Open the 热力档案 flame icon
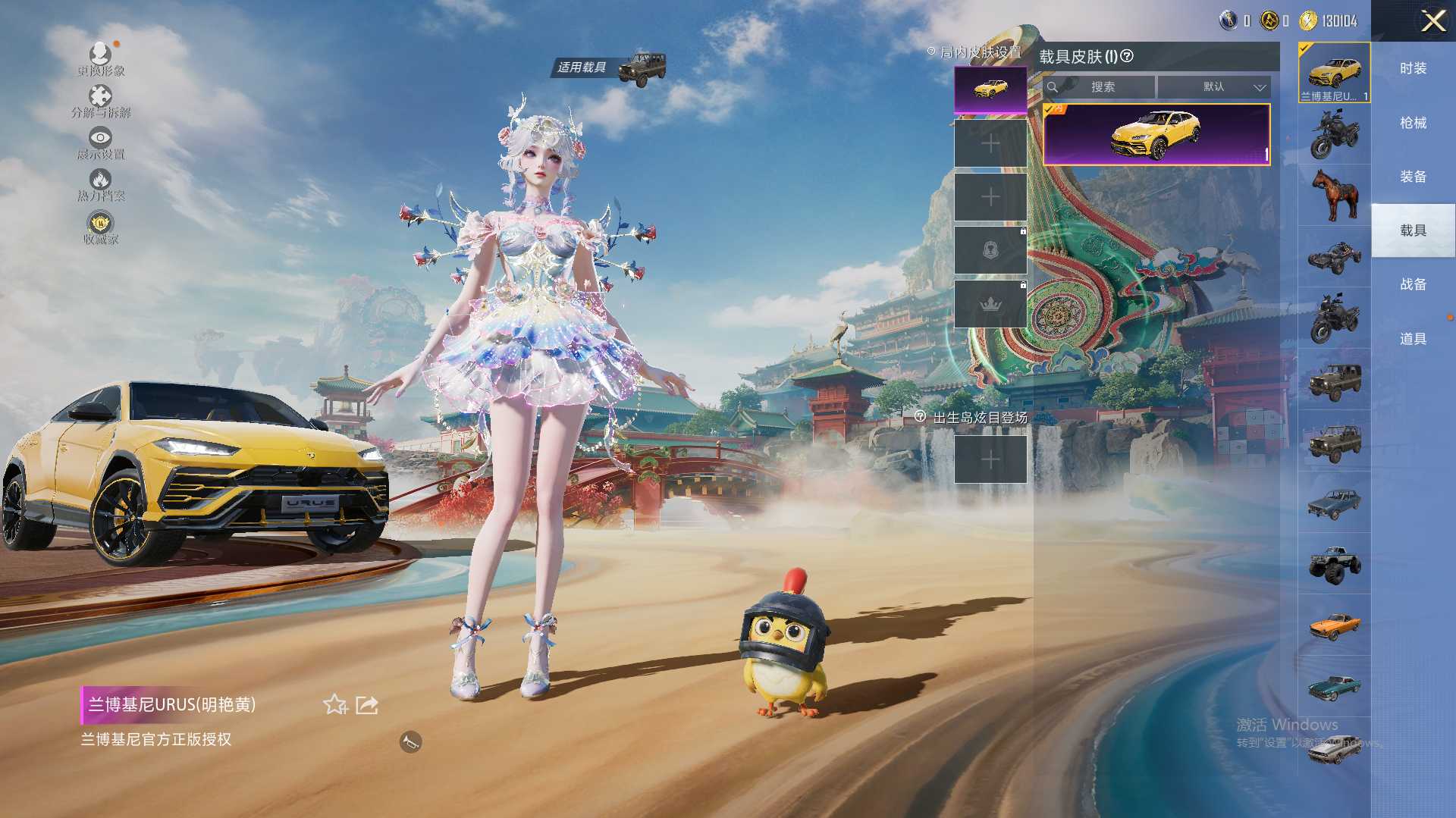The height and width of the screenshot is (818, 1456). tap(100, 184)
